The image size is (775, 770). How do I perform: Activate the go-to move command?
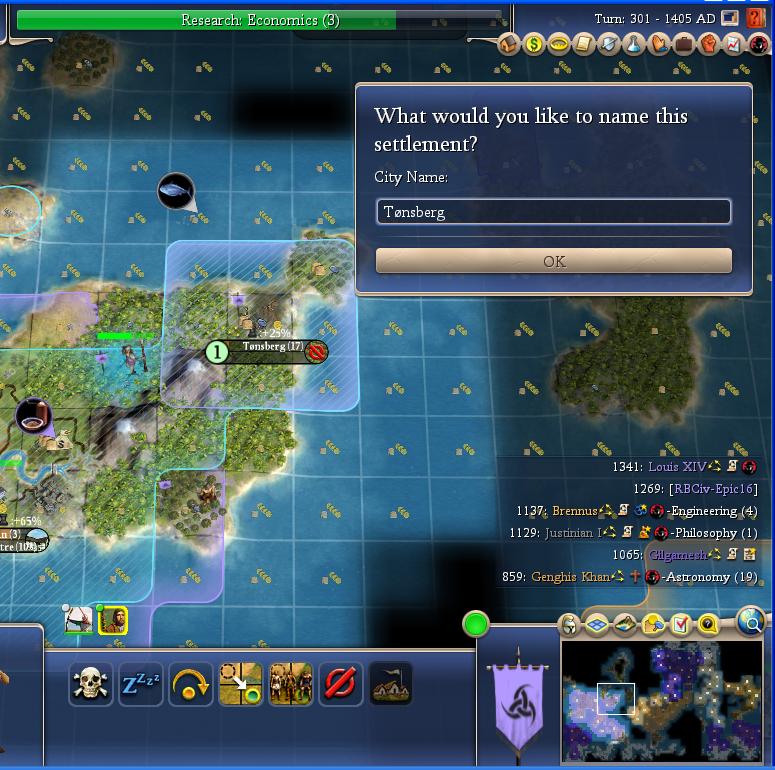(241, 685)
